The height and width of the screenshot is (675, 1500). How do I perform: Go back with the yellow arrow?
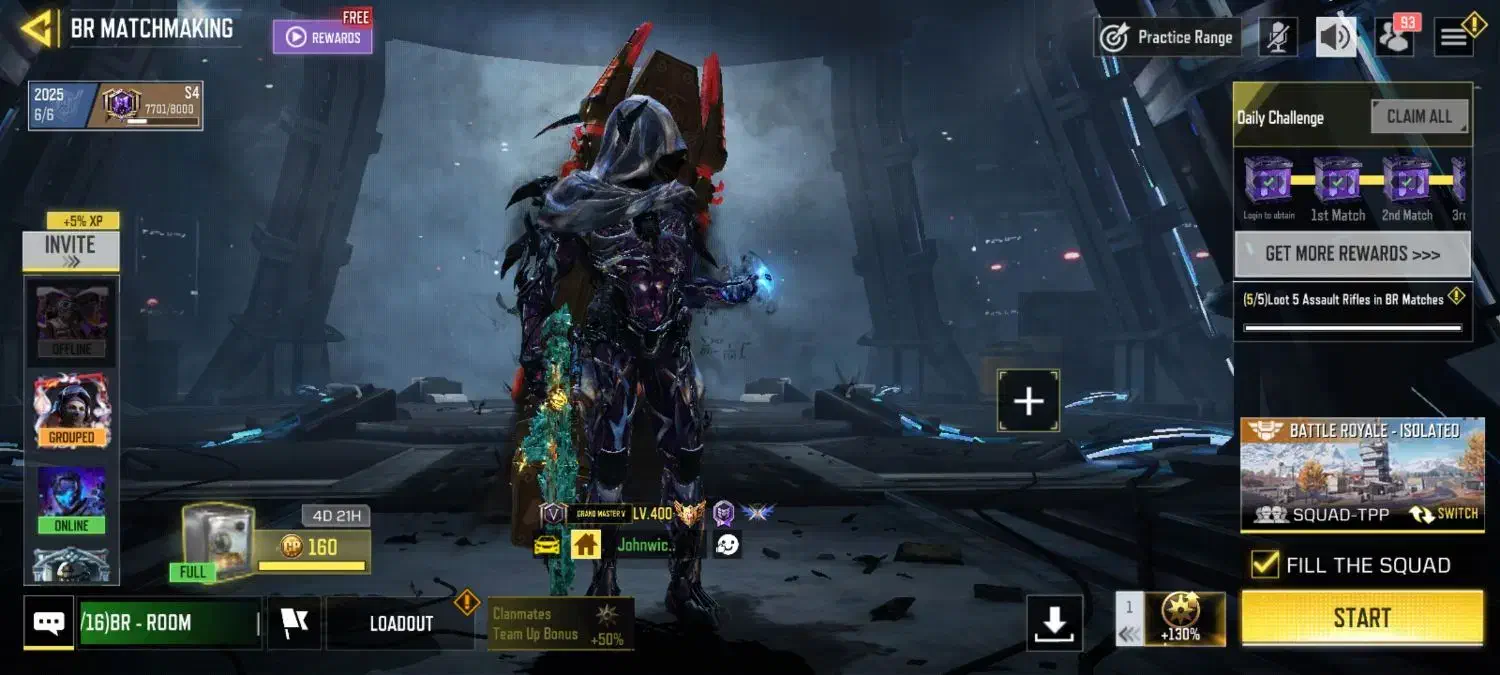click(37, 28)
